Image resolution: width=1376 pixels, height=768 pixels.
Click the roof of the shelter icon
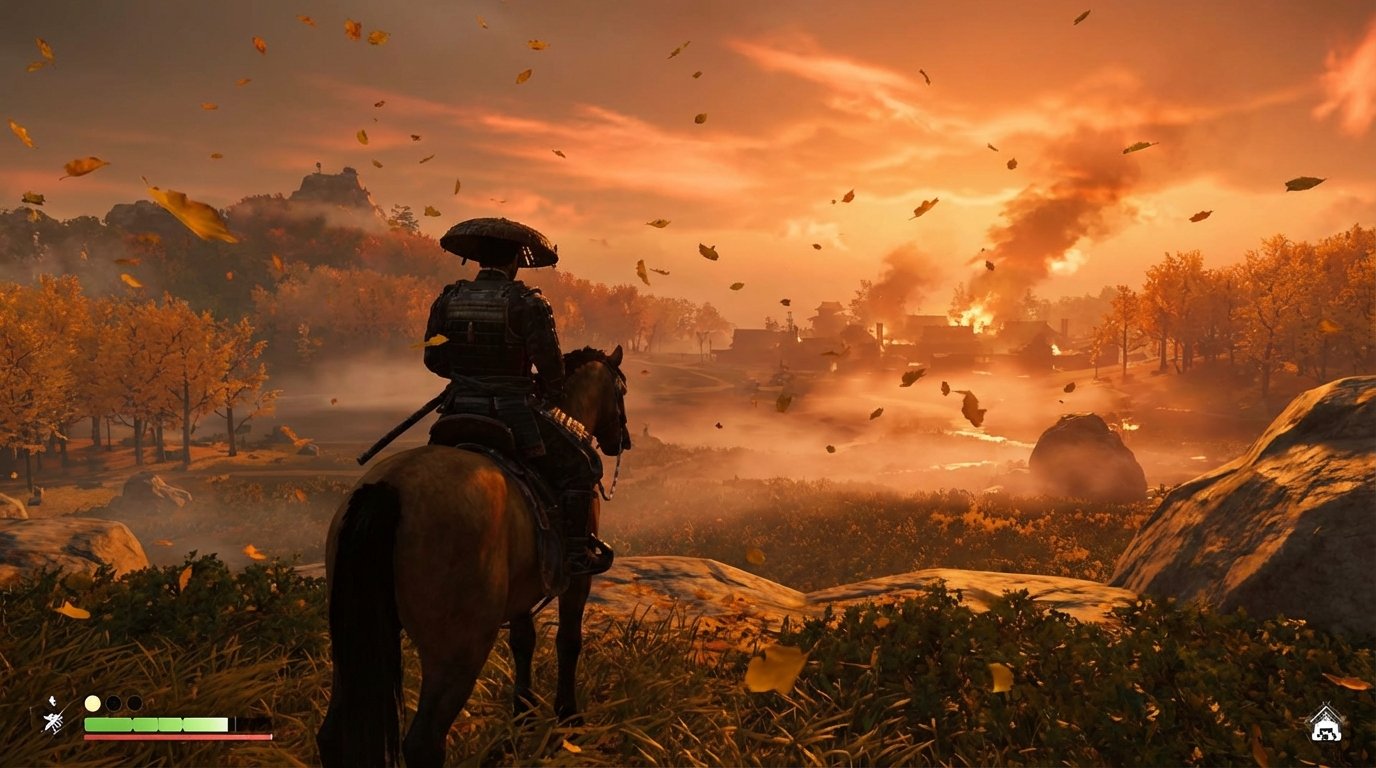coord(1325,712)
